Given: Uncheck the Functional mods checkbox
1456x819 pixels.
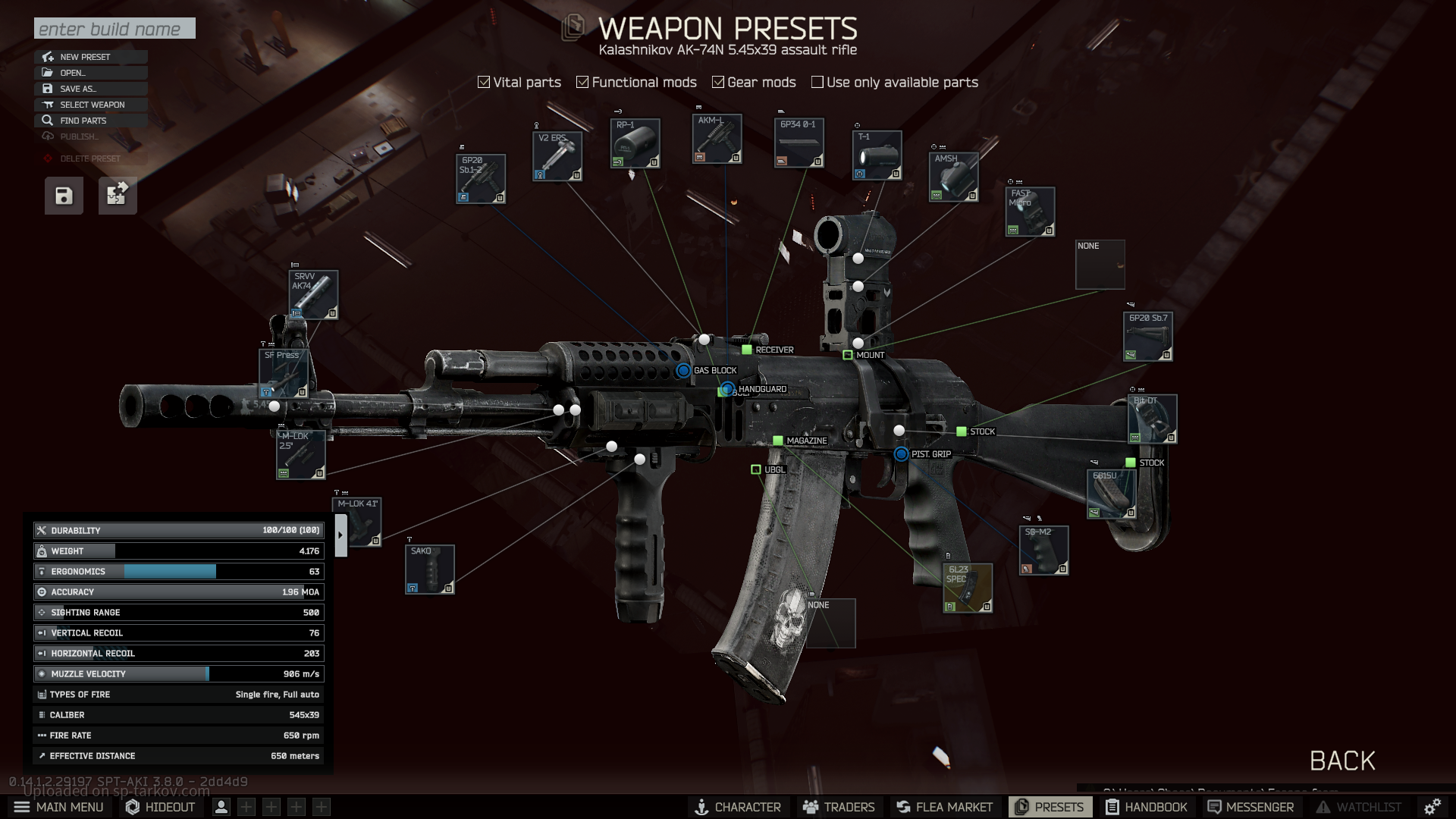Looking at the screenshot, I should 582,82.
